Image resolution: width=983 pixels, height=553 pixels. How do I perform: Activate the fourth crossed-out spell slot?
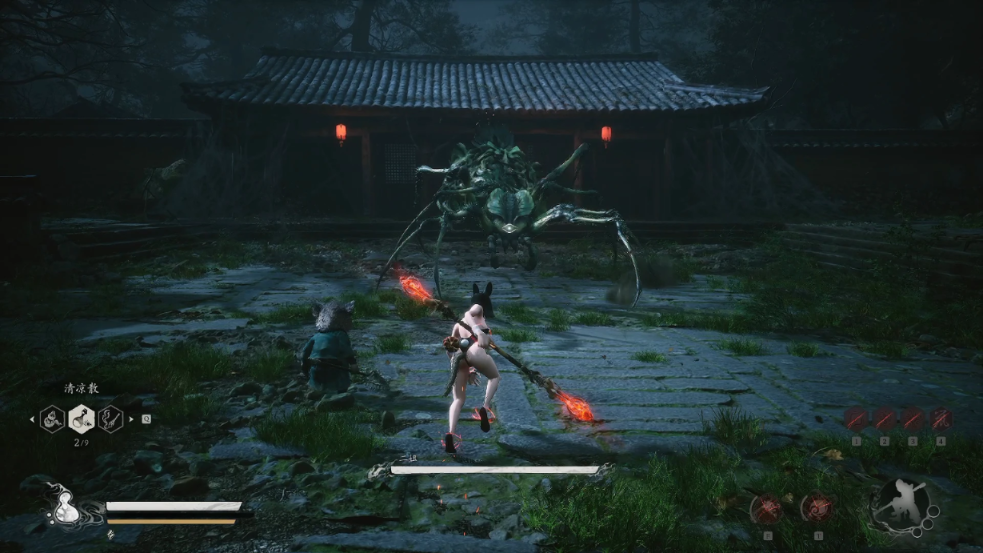(x=940, y=419)
